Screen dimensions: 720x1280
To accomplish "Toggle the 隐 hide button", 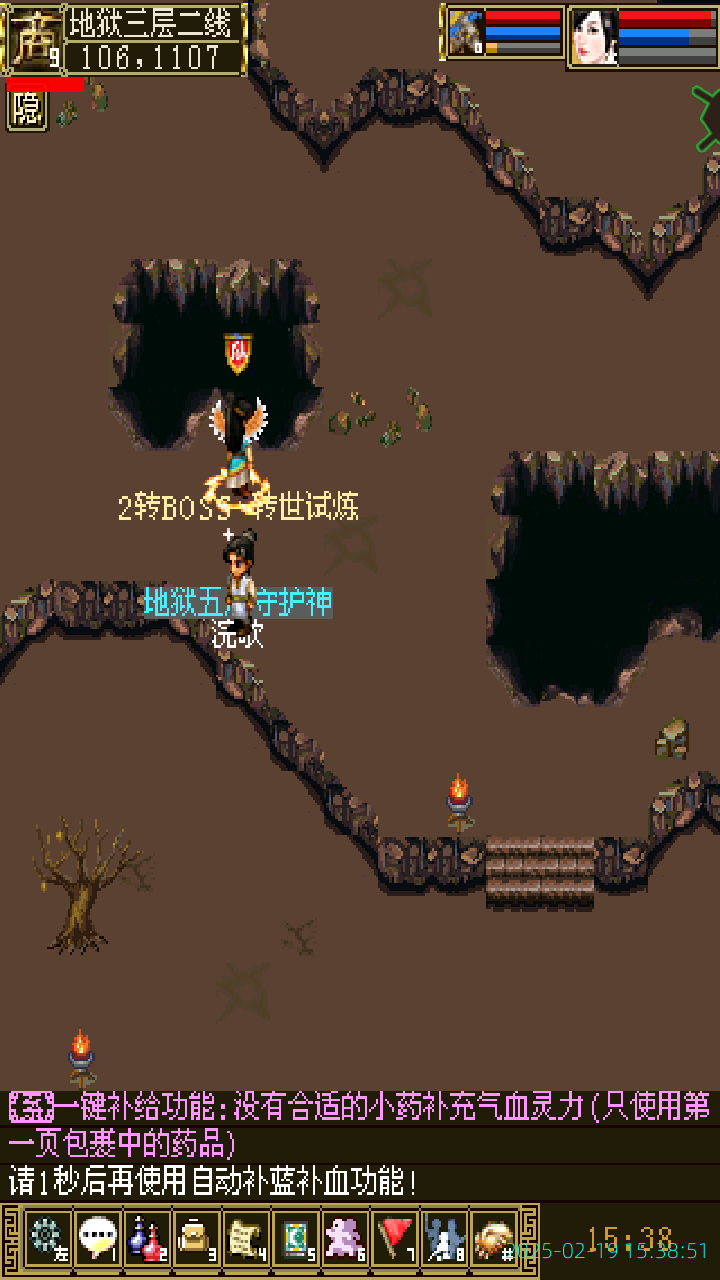I will click(x=27, y=110).
